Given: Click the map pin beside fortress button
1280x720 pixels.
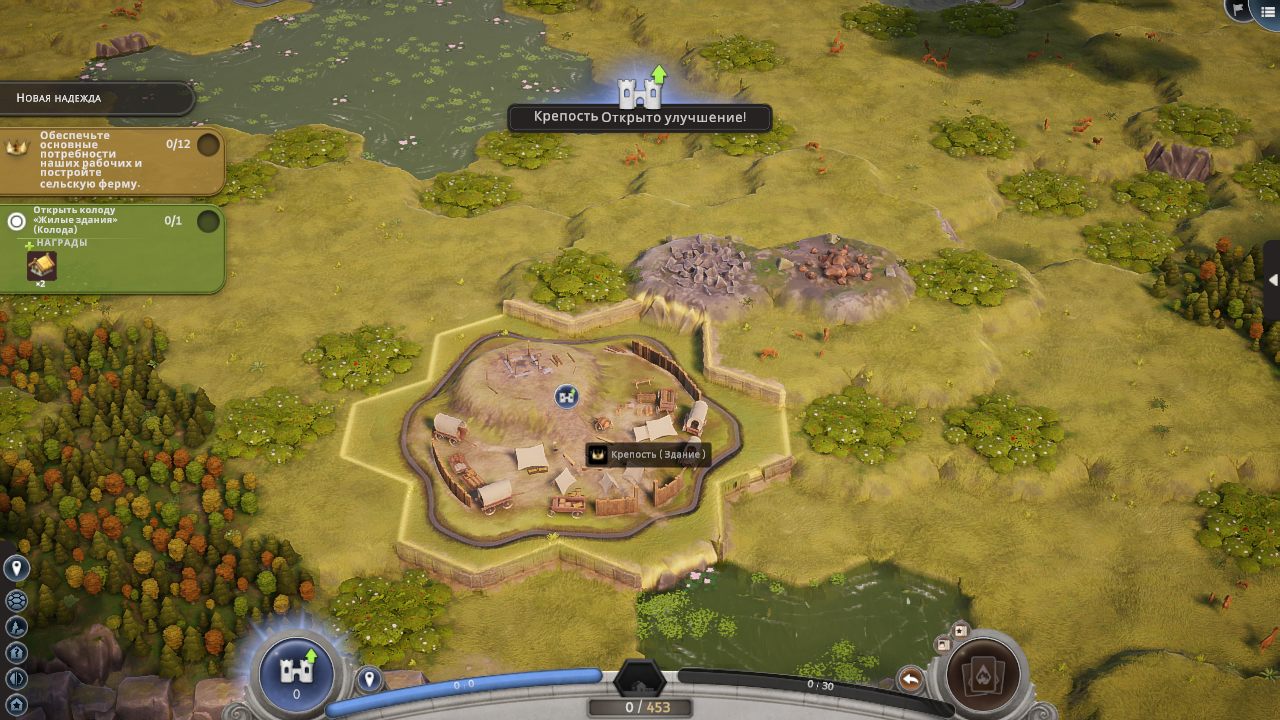Looking at the screenshot, I should (370, 680).
